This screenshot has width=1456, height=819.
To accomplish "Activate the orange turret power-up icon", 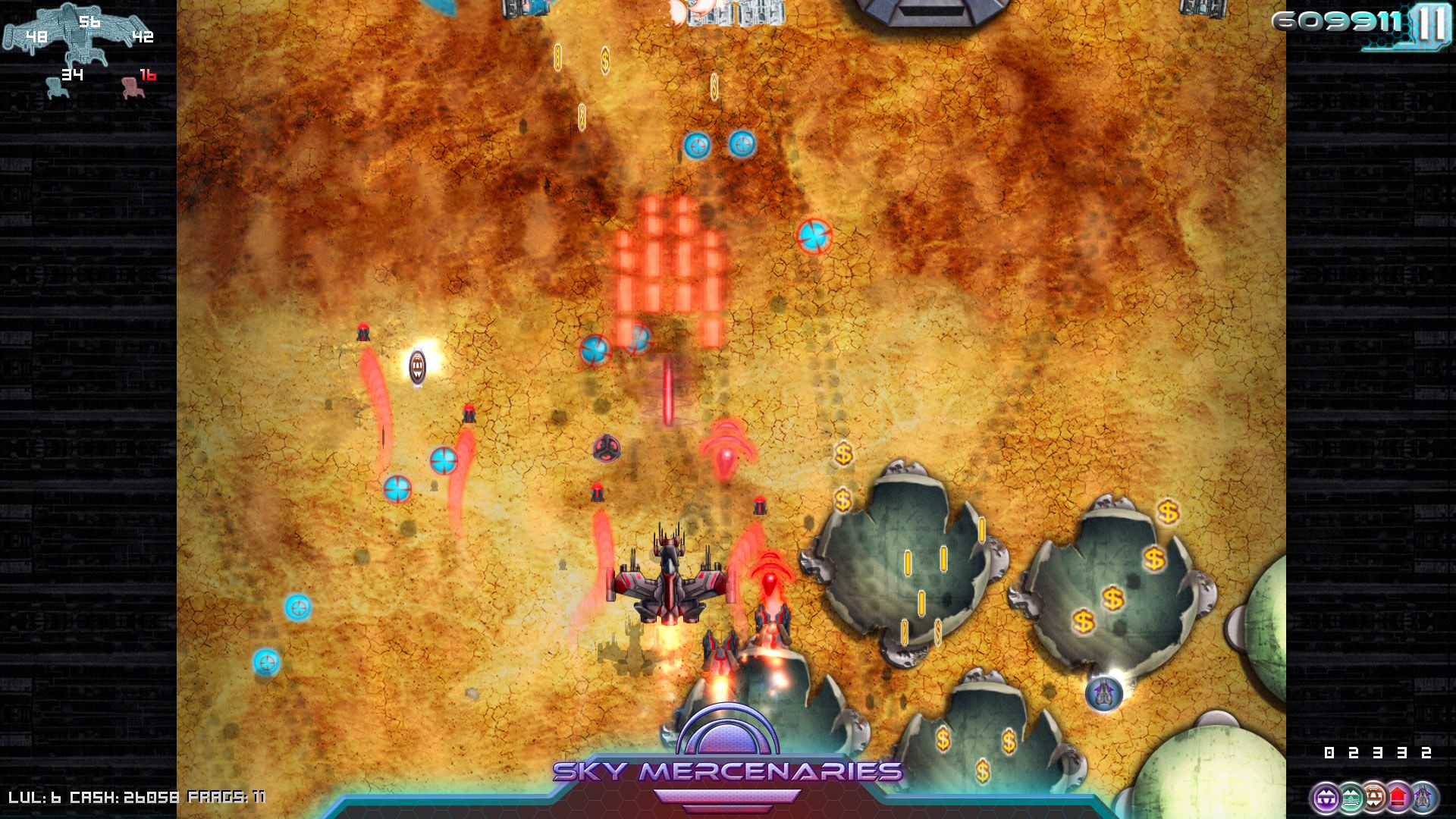I will [1374, 796].
